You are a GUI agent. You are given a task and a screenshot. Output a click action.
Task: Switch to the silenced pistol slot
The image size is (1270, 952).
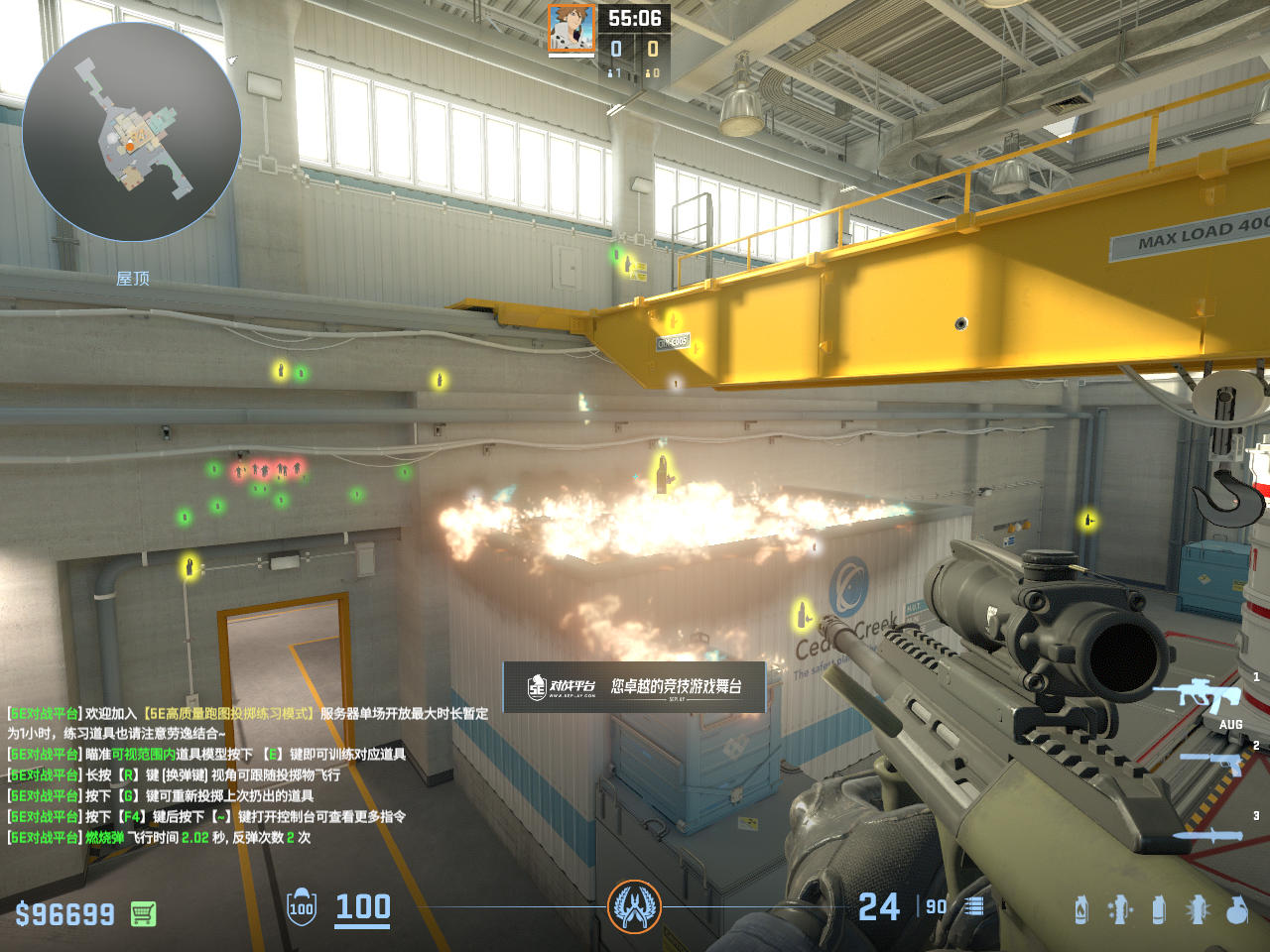tap(1212, 762)
